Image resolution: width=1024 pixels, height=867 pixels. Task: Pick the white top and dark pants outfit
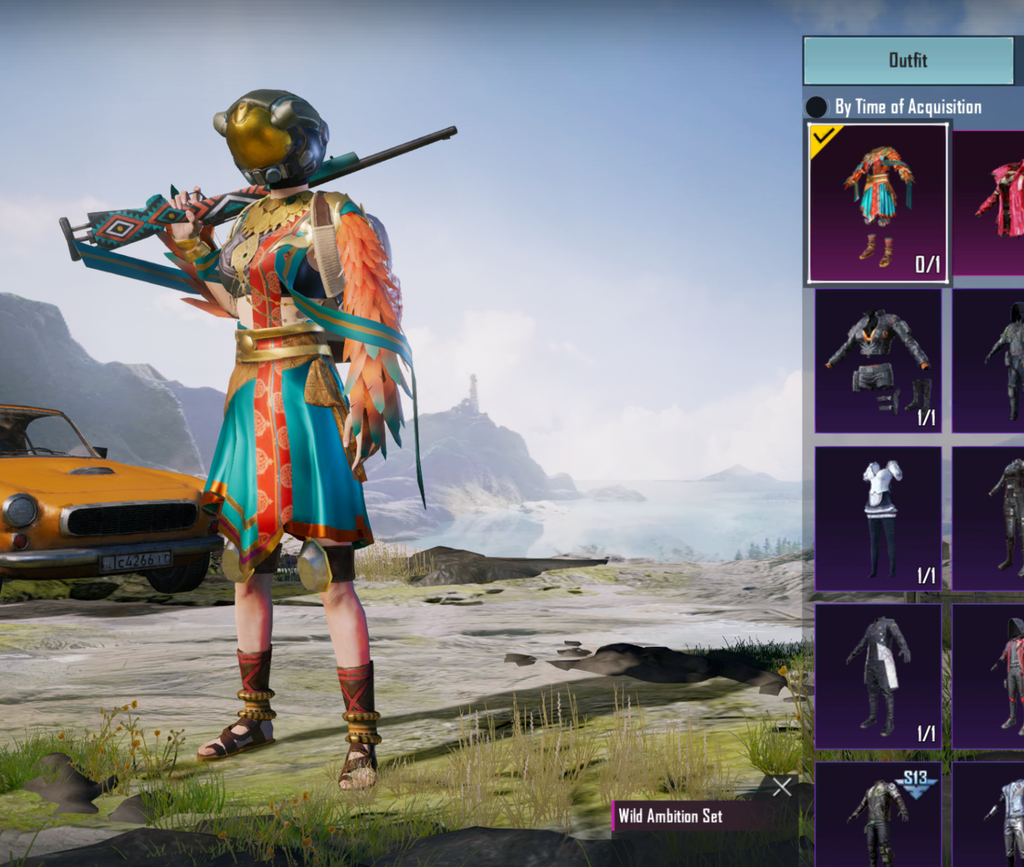pos(877,518)
